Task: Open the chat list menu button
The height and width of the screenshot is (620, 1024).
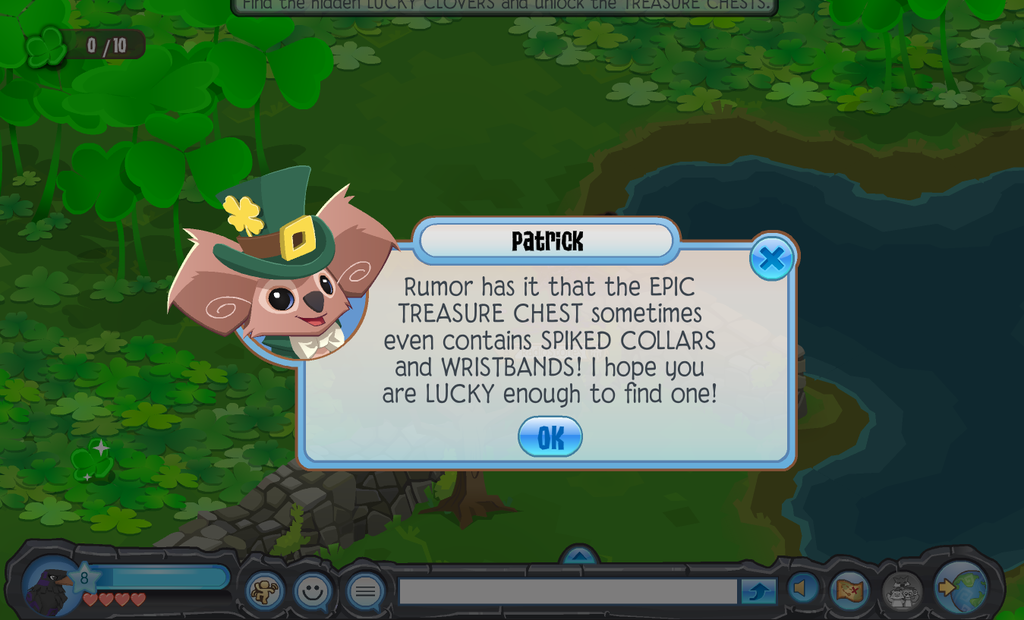Action: [x=365, y=591]
